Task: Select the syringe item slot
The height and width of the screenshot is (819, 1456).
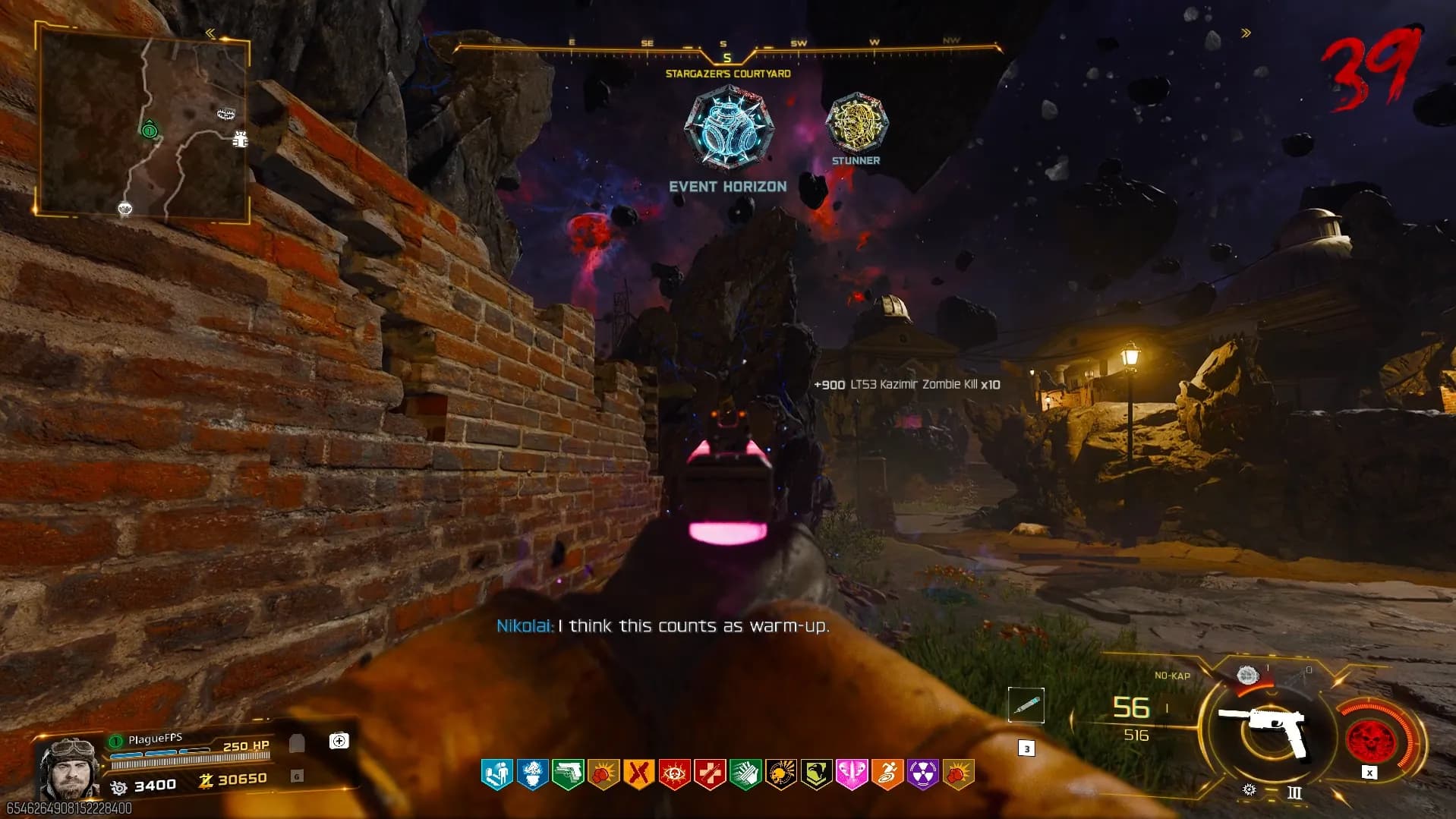Action: pyautogui.click(x=1026, y=705)
